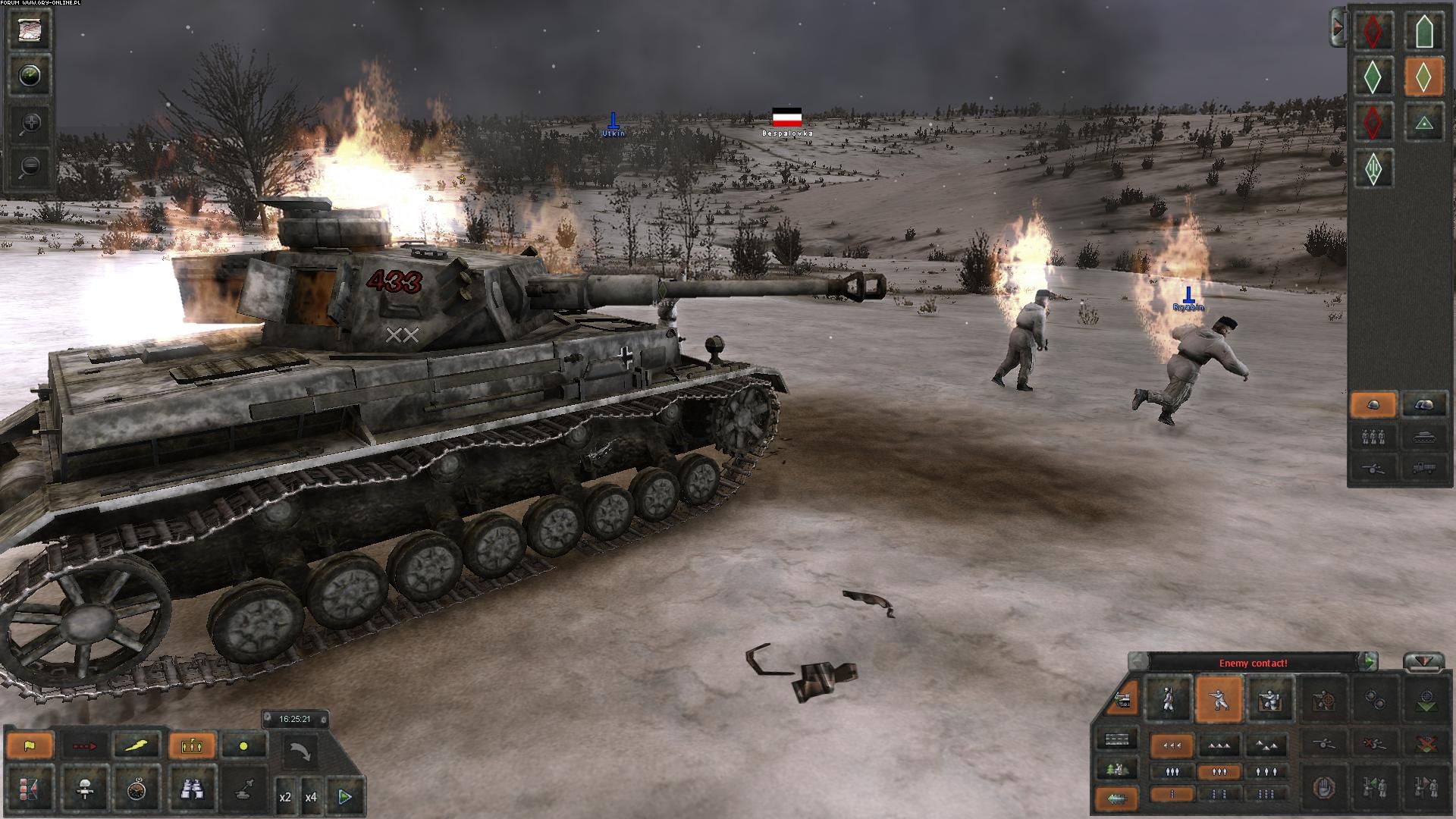Select the green pentagon unit icon
Screen dimensions: 1456x819
pyautogui.click(x=1423, y=31)
